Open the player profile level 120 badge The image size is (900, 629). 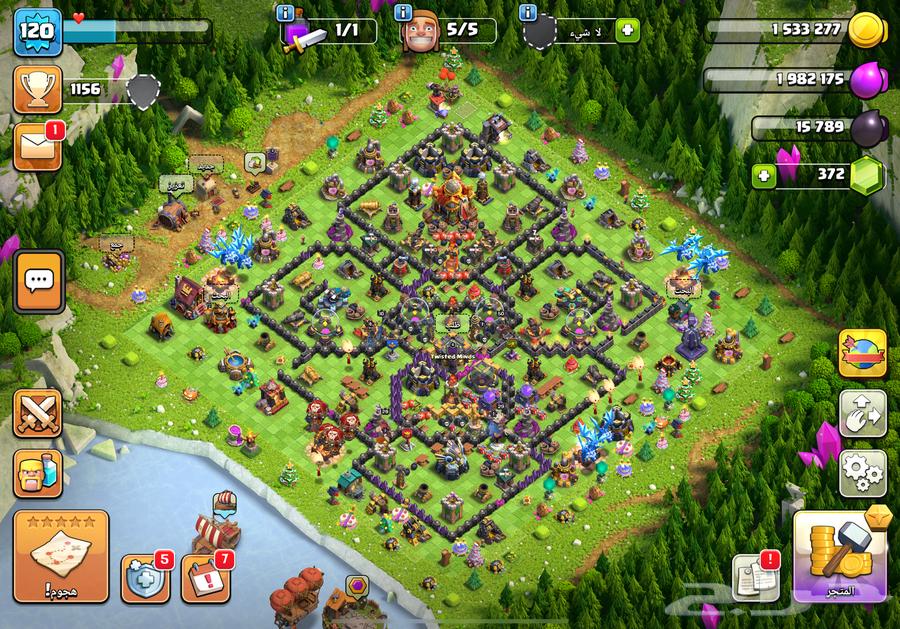point(38,33)
